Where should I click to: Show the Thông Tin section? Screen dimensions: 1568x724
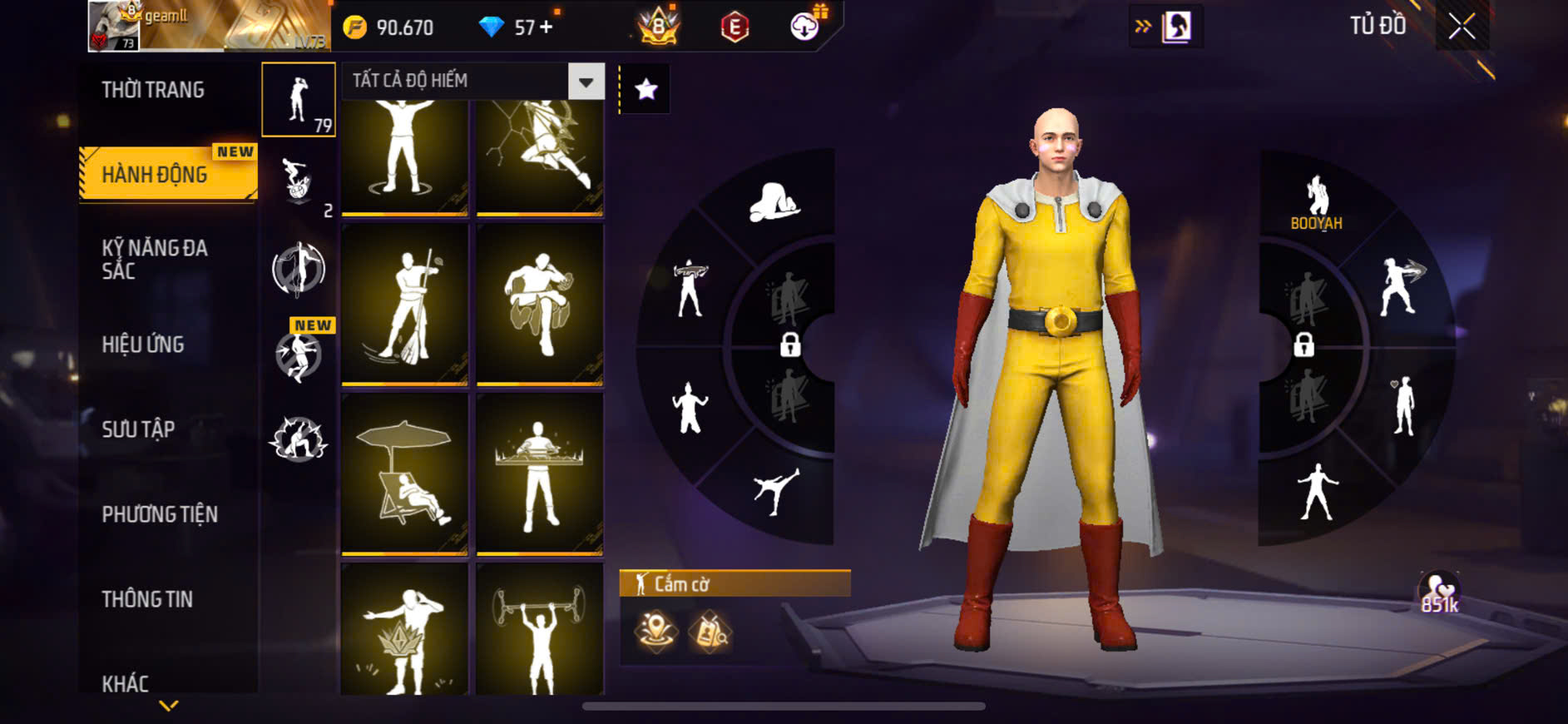pos(147,599)
